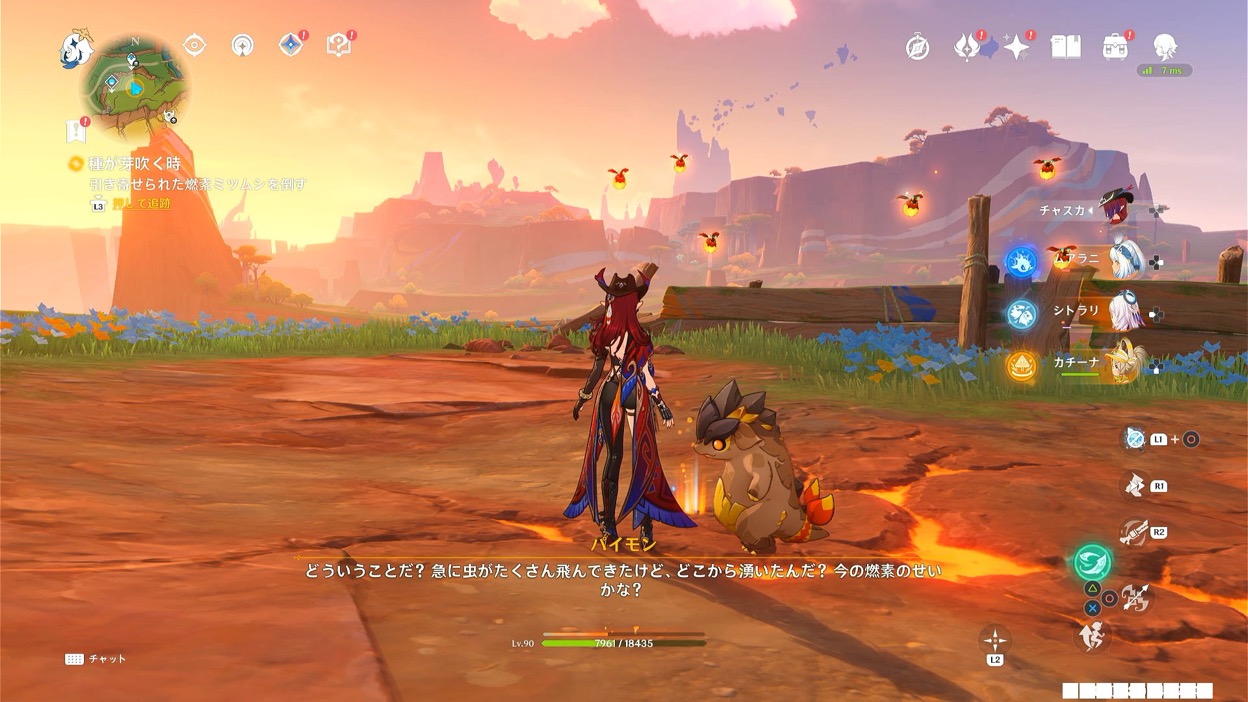Open the Paimon main menu icon

coord(76,49)
